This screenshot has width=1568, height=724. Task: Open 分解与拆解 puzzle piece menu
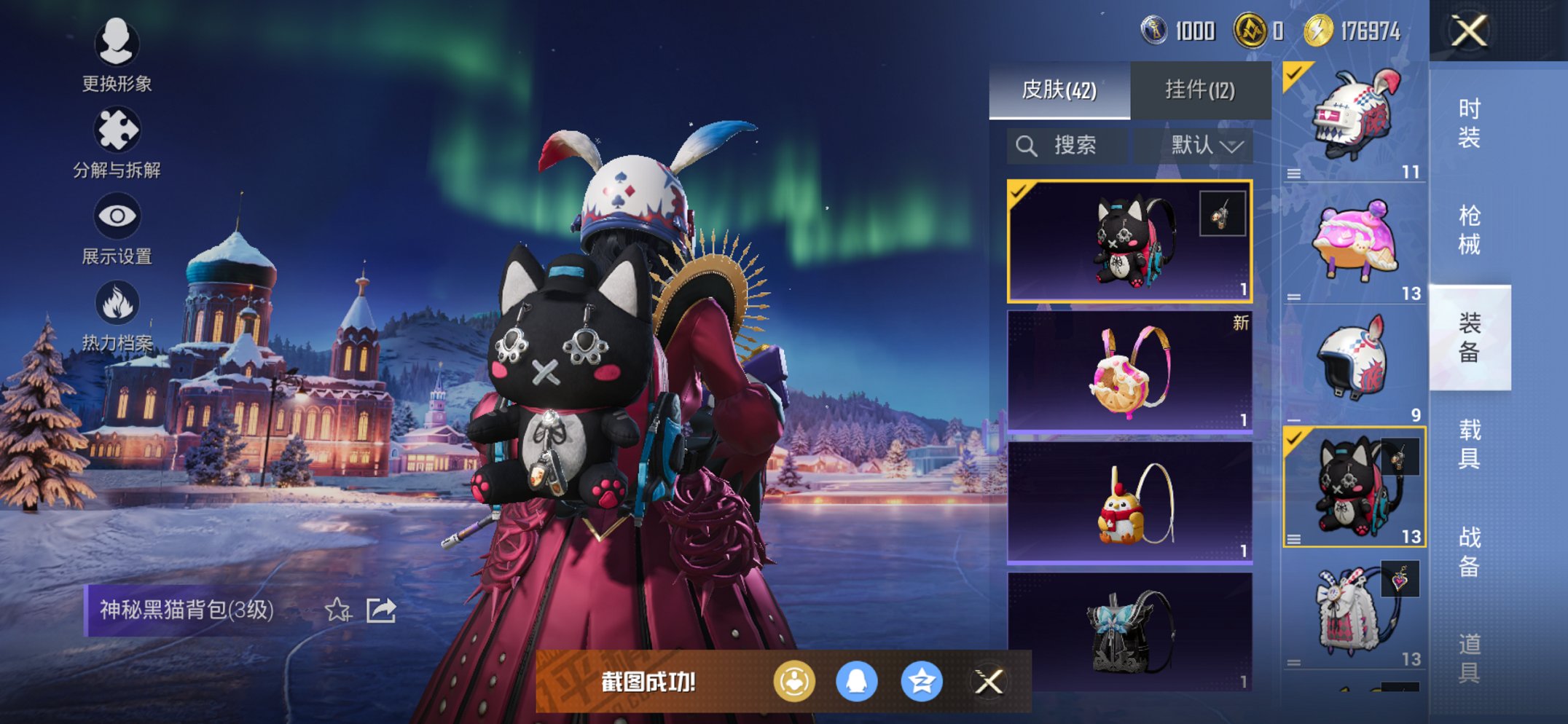(x=117, y=142)
